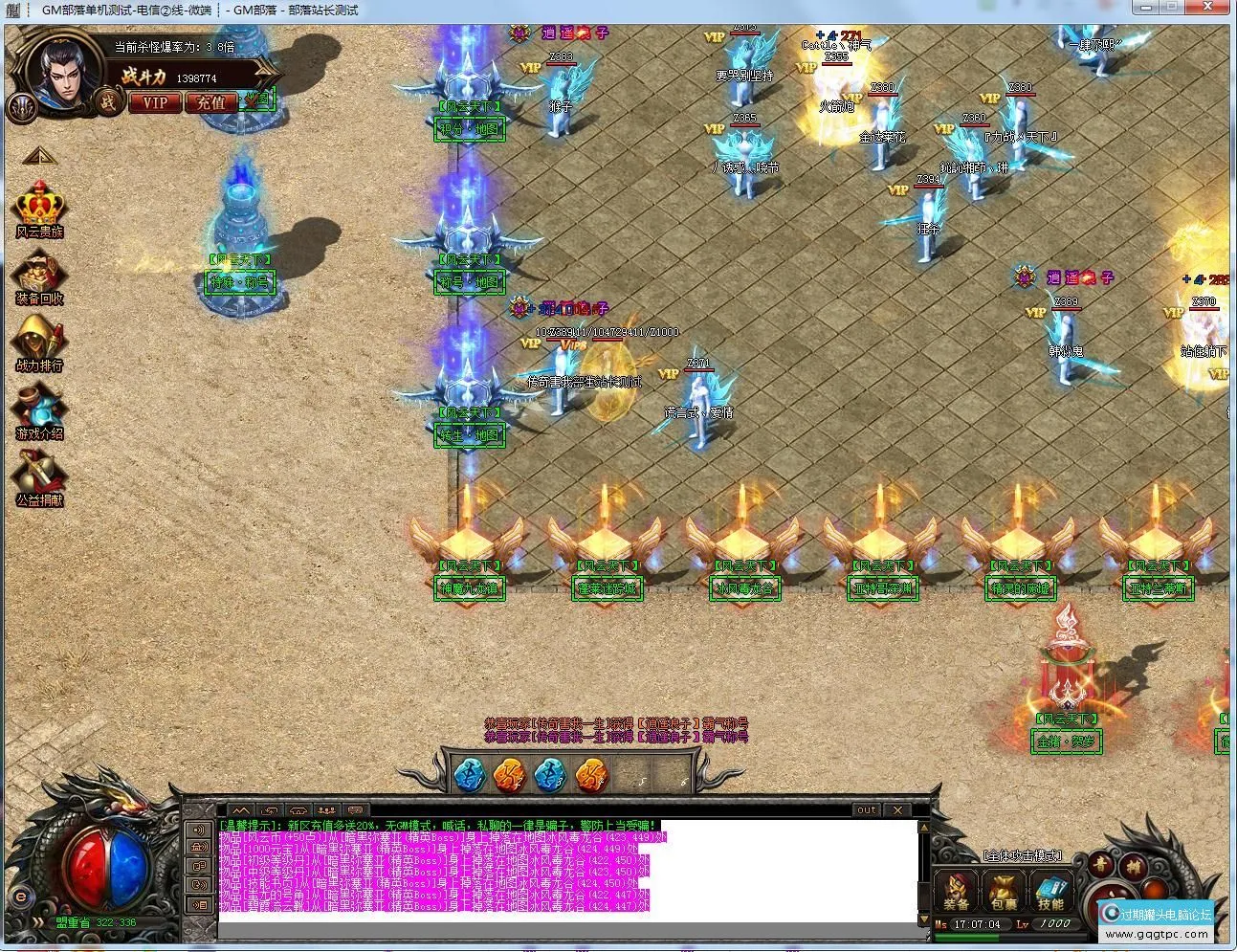Collapse the chat window with the chevron icon
This screenshot has width=1237, height=952.
(241, 811)
